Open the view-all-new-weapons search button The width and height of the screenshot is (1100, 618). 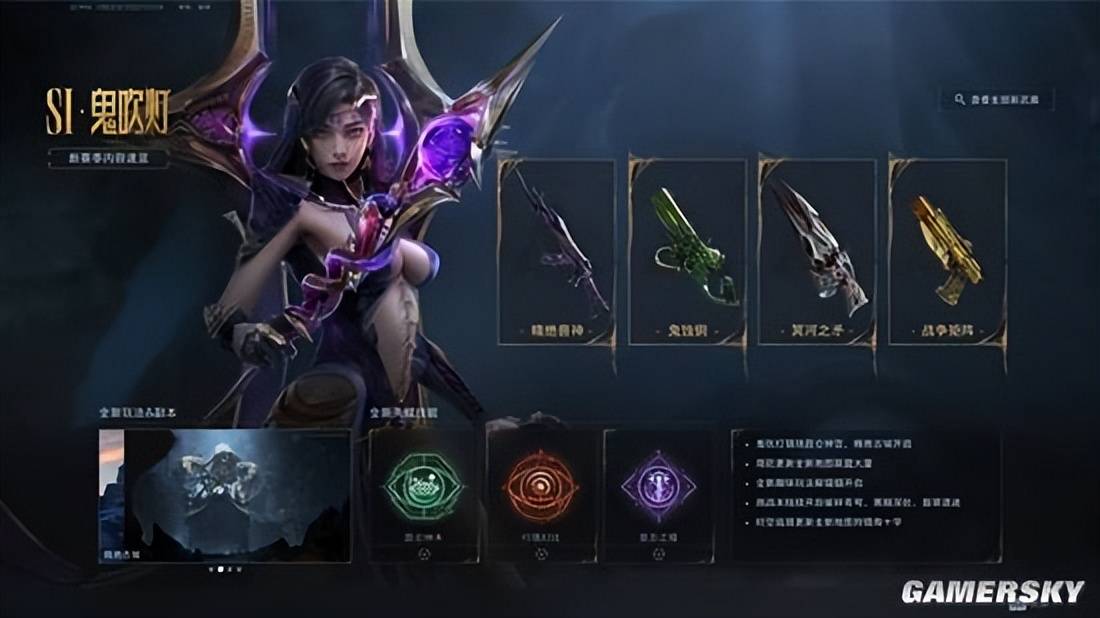point(997,100)
